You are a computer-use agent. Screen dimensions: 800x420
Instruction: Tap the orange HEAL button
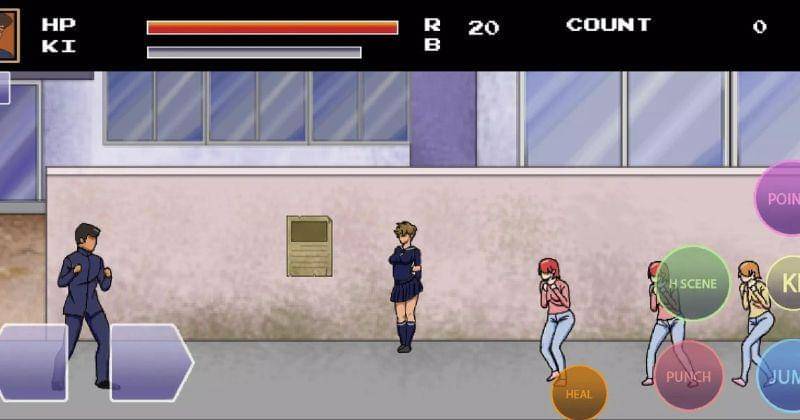tap(579, 393)
